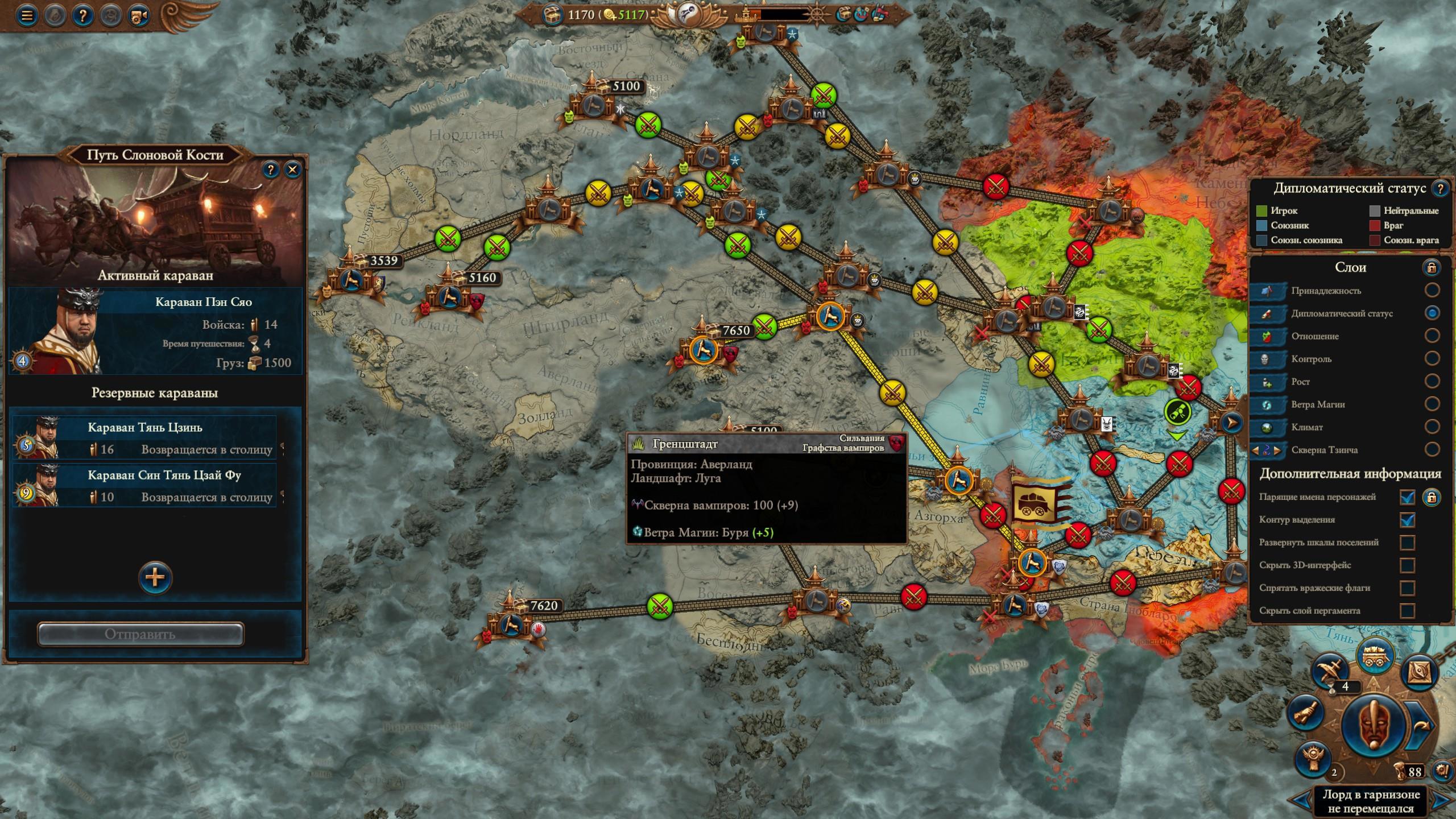Choose the Принадлежность map layer
The image size is (1456, 819).
point(1432,290)
